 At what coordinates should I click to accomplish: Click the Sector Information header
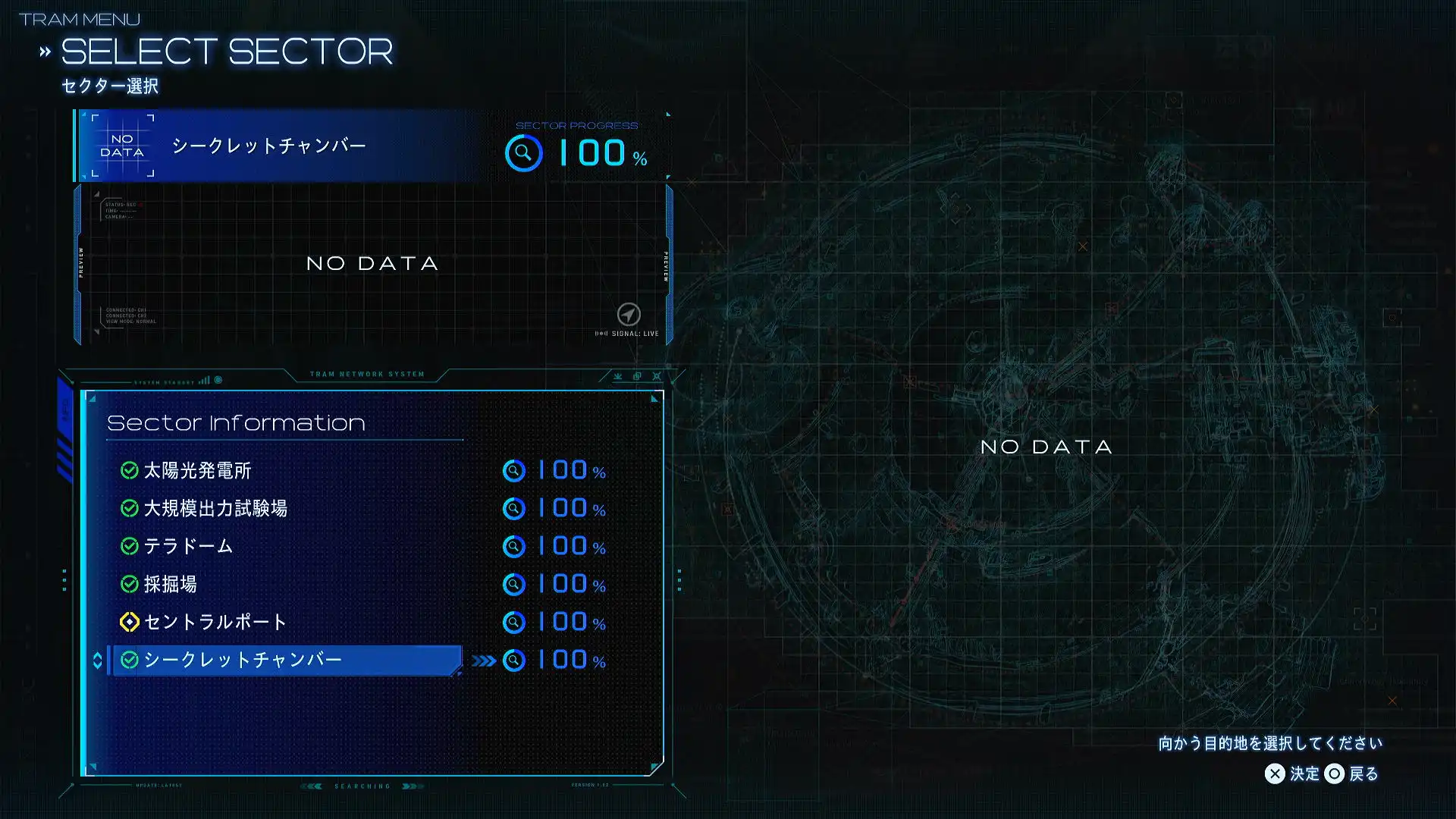tap(235, 422)
